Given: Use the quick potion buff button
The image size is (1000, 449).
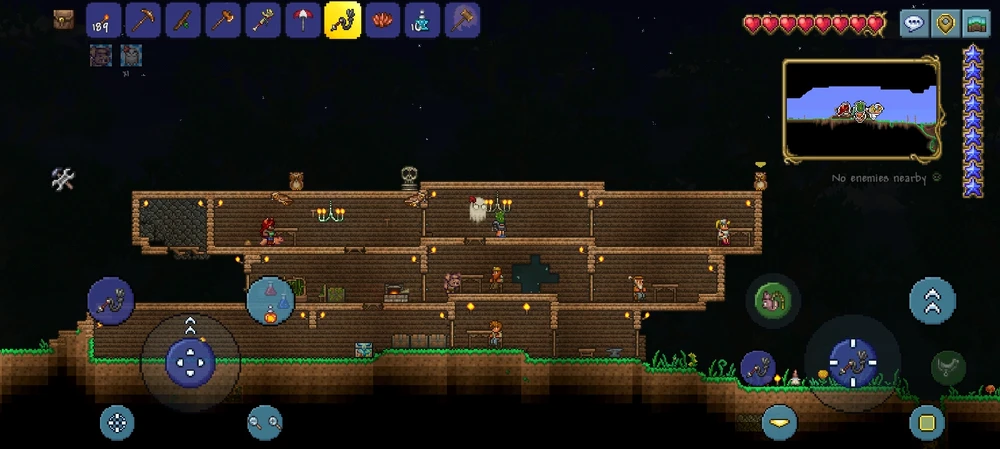Looking at the screenshot, I should tap(271, 300).
